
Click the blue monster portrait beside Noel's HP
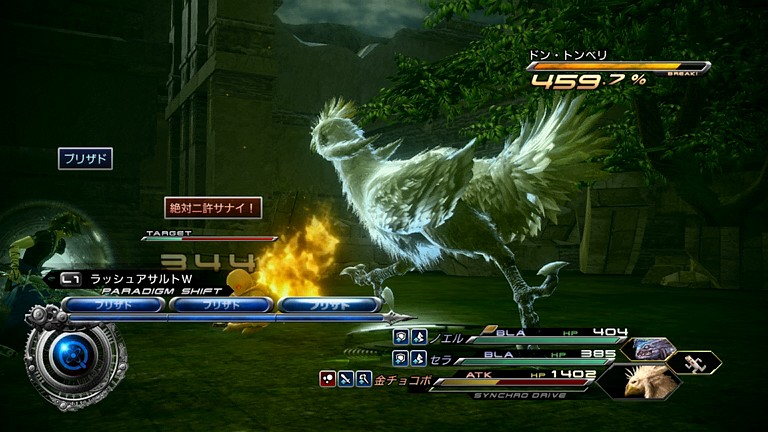point(647,347)
